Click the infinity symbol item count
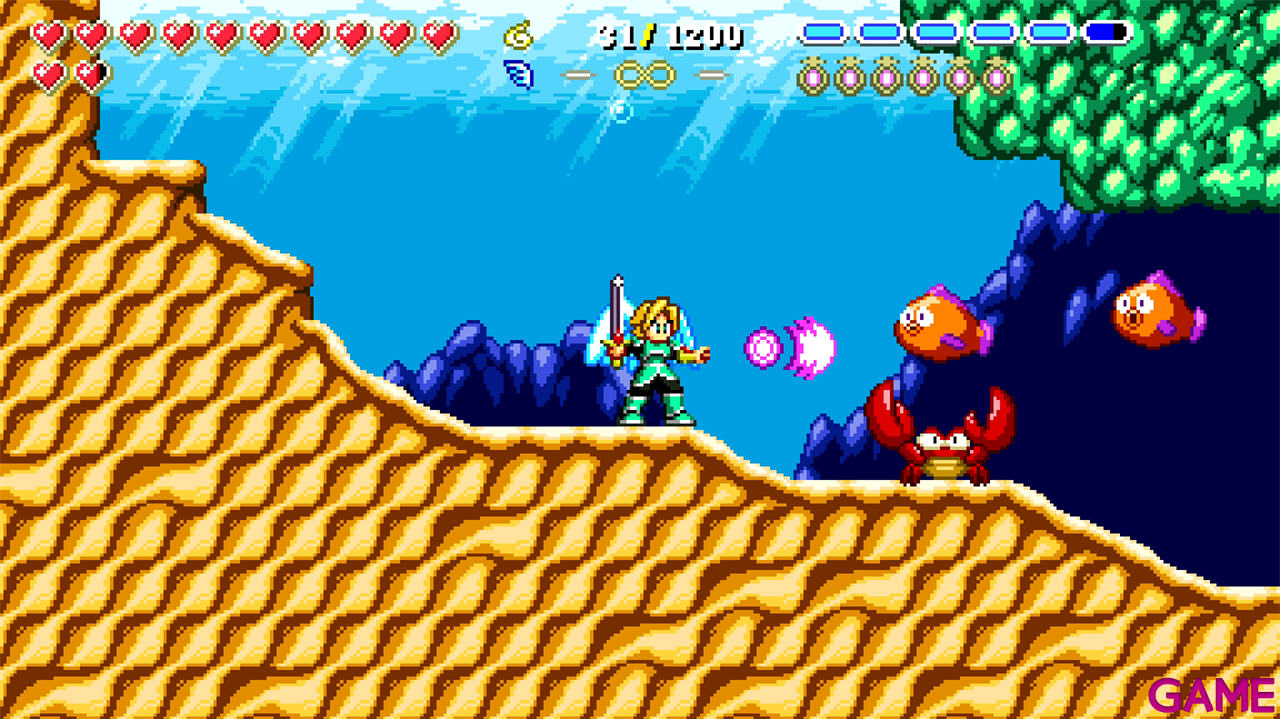This screenshot has width=1280, height=719. tap(644, 75)
